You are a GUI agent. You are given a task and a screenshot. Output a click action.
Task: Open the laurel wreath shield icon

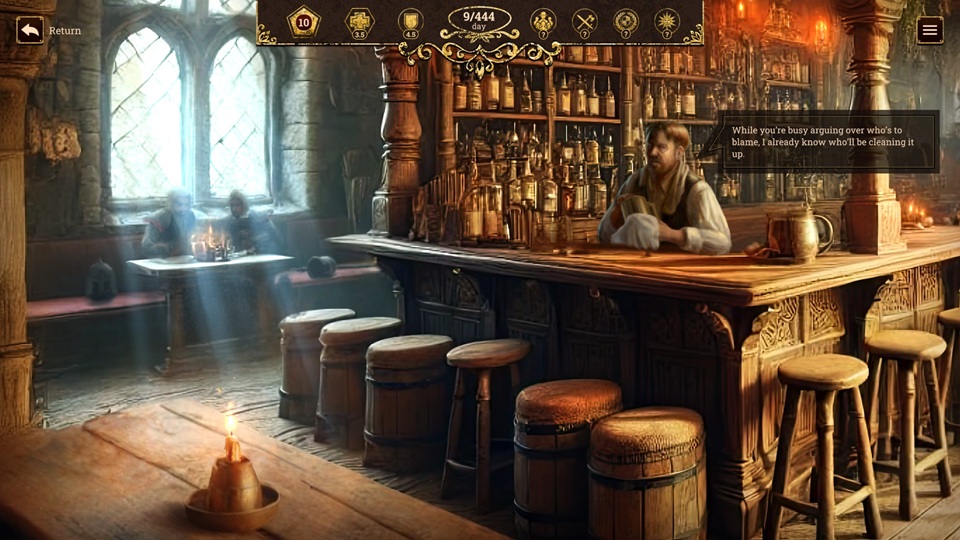pyautogui.click(x=626, y=21)
